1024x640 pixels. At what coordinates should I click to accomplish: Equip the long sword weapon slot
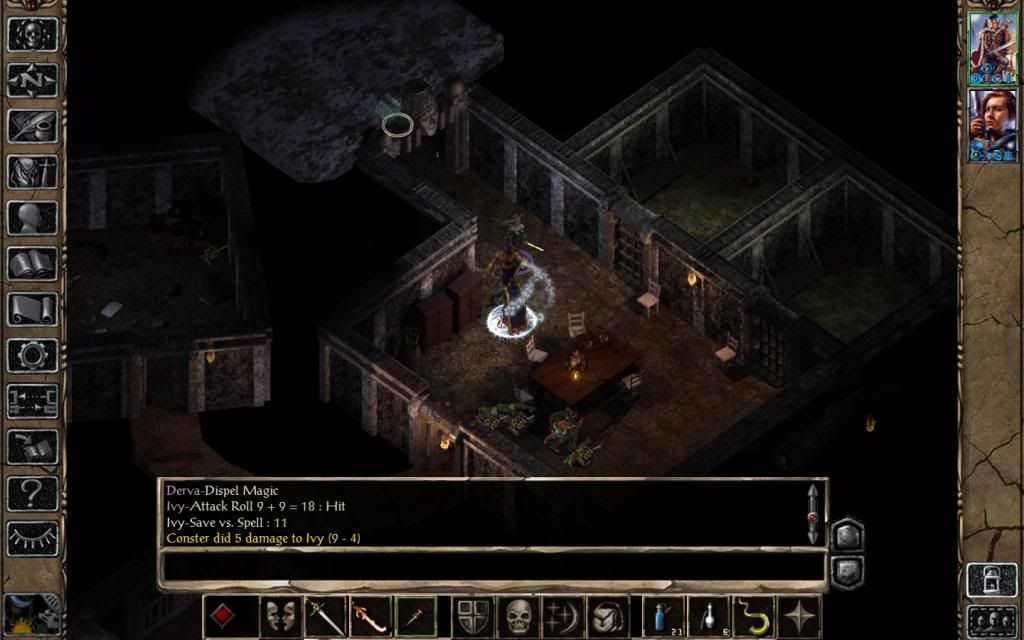tap(325, 616)
